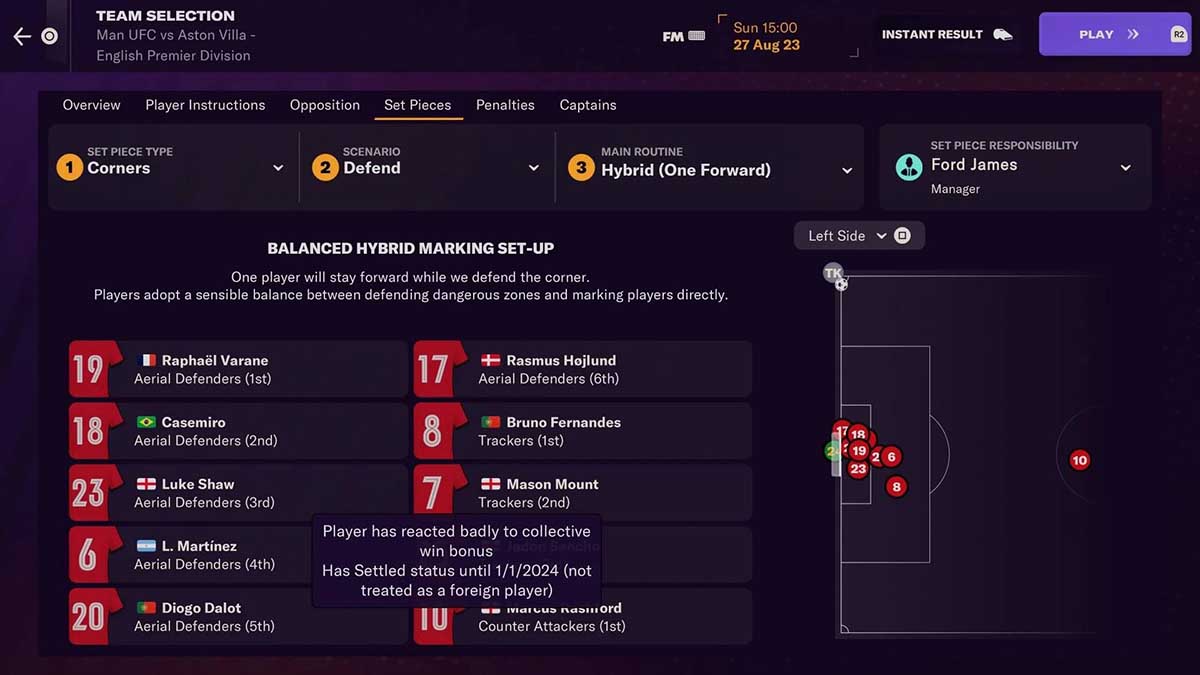
Task: Select Raphaël Varane's player row
Action: pyautogui.click(x=238, y=369)
